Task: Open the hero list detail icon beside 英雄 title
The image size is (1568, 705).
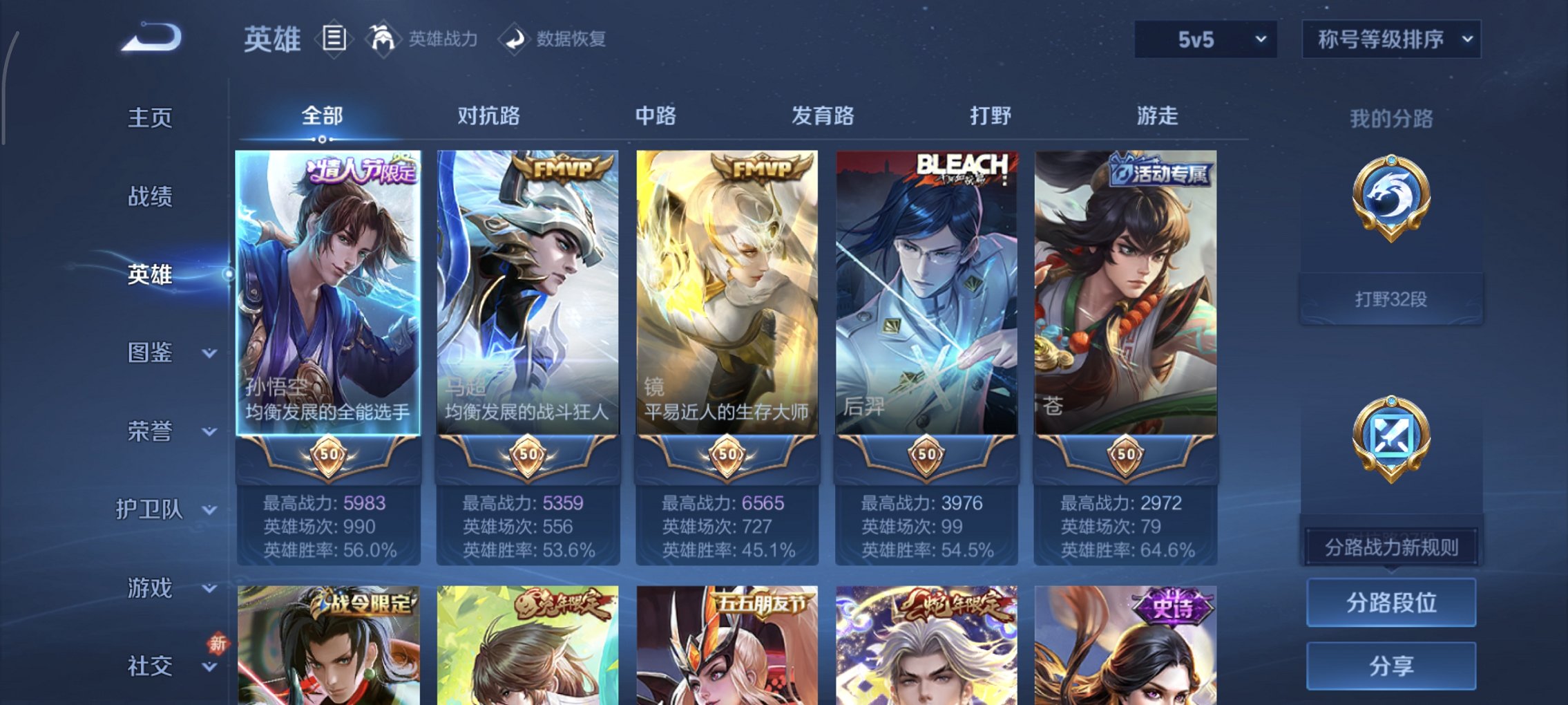Action: [x=335, y=39]
